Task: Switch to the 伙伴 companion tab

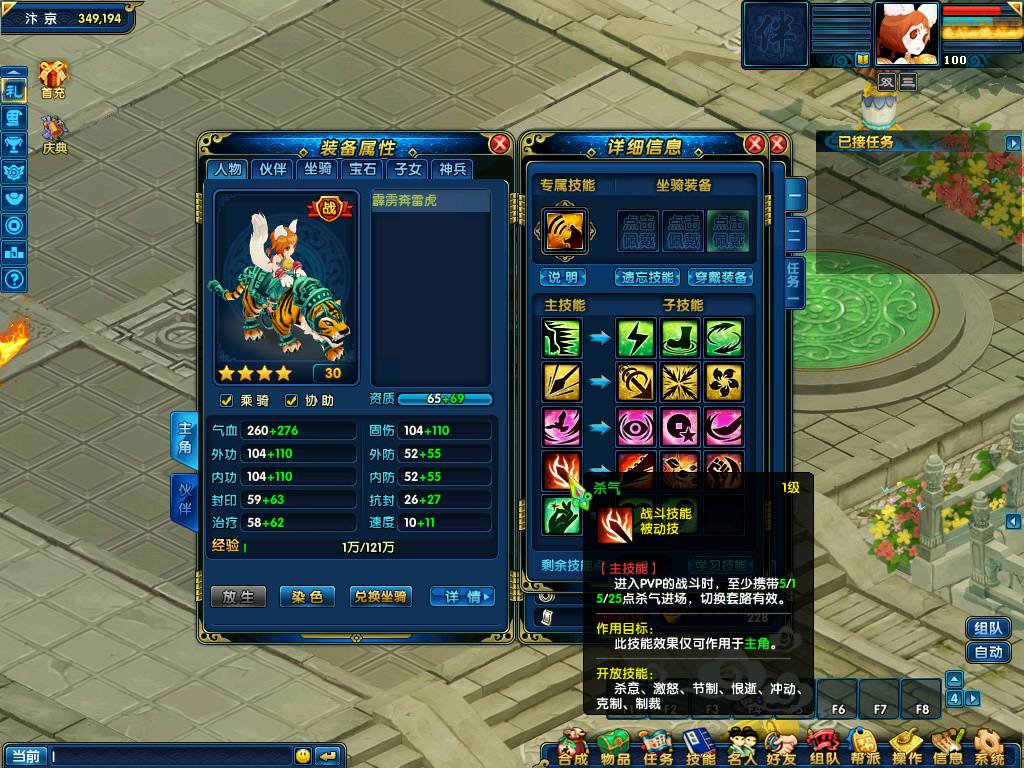Action: point(273,169)
